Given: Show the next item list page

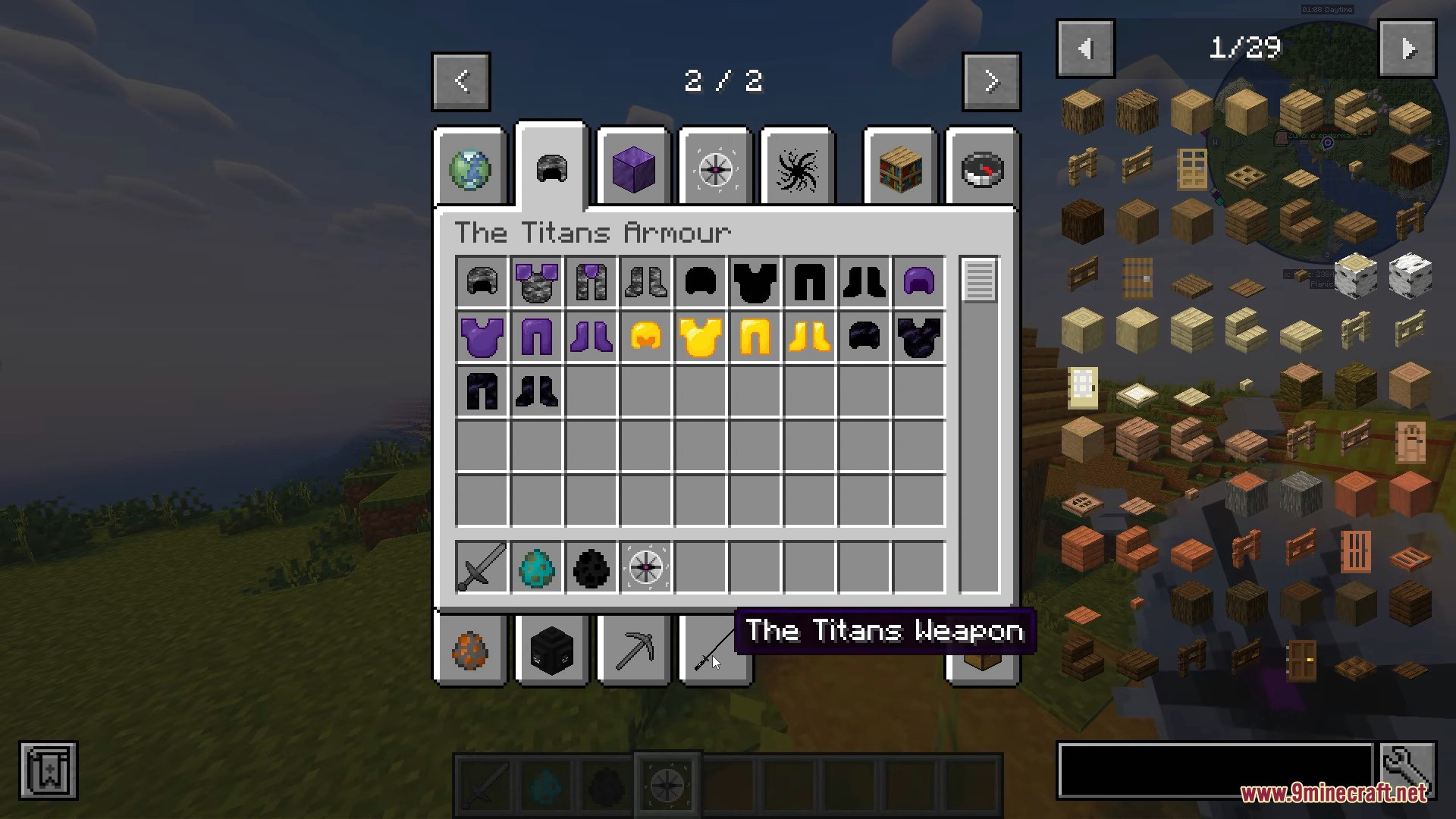Looking at the screenshot, I should tap(1407, 49).
